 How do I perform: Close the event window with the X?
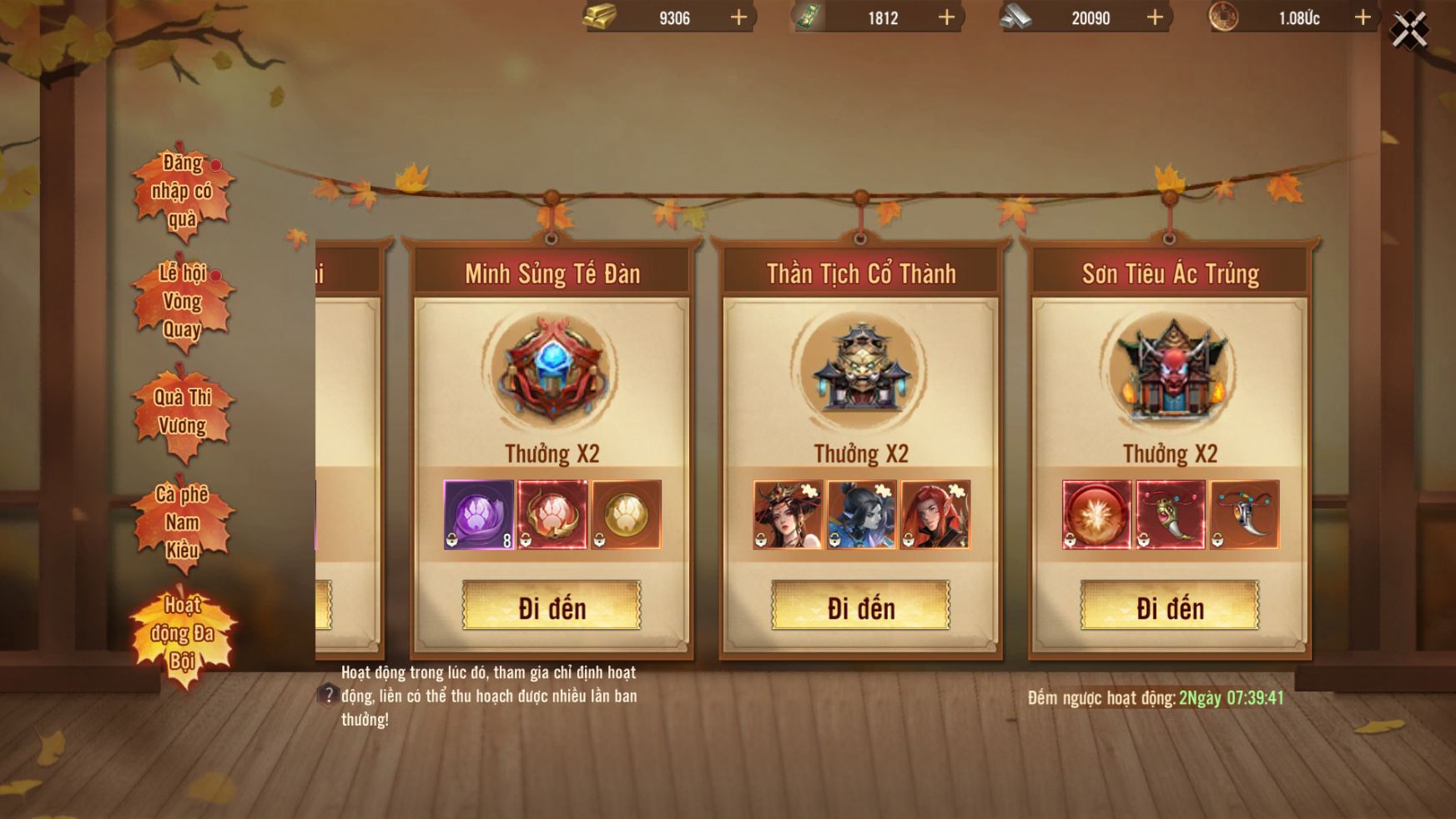(x=1409, y=31)
